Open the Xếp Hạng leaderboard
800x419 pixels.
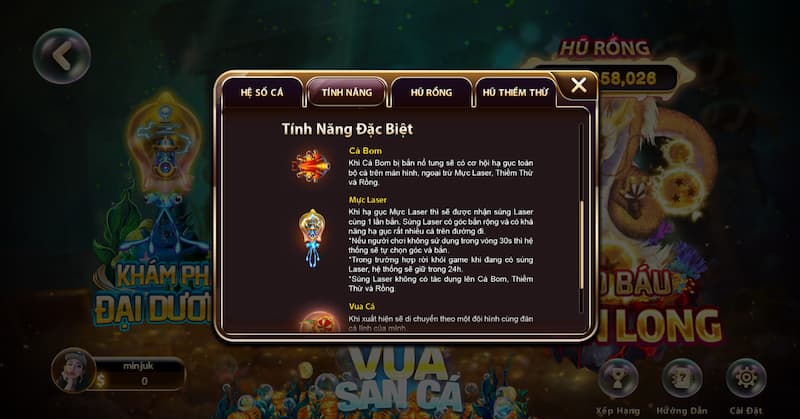(x=618, y=379)
